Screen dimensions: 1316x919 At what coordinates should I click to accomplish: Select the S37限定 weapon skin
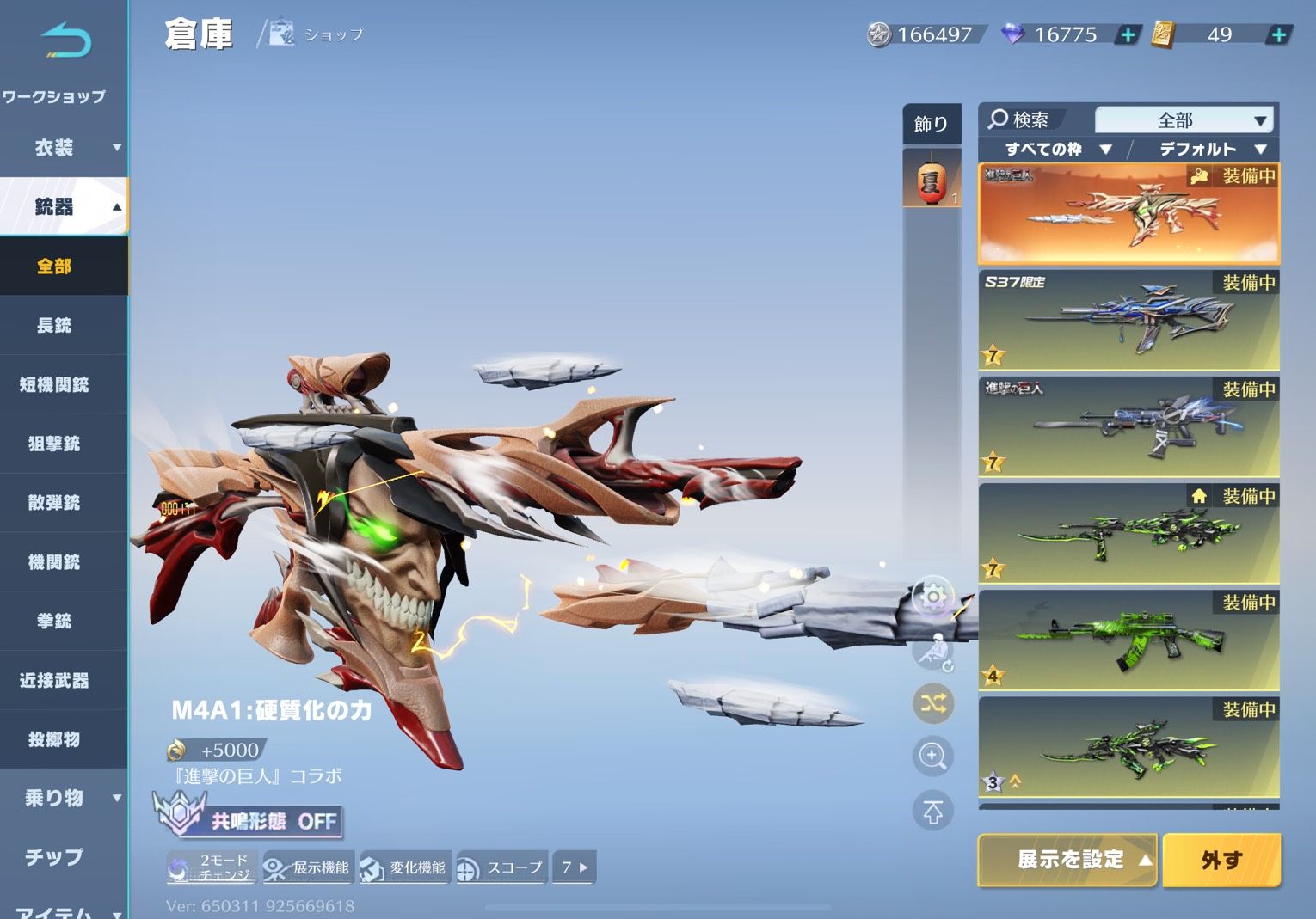point(1128,321)
